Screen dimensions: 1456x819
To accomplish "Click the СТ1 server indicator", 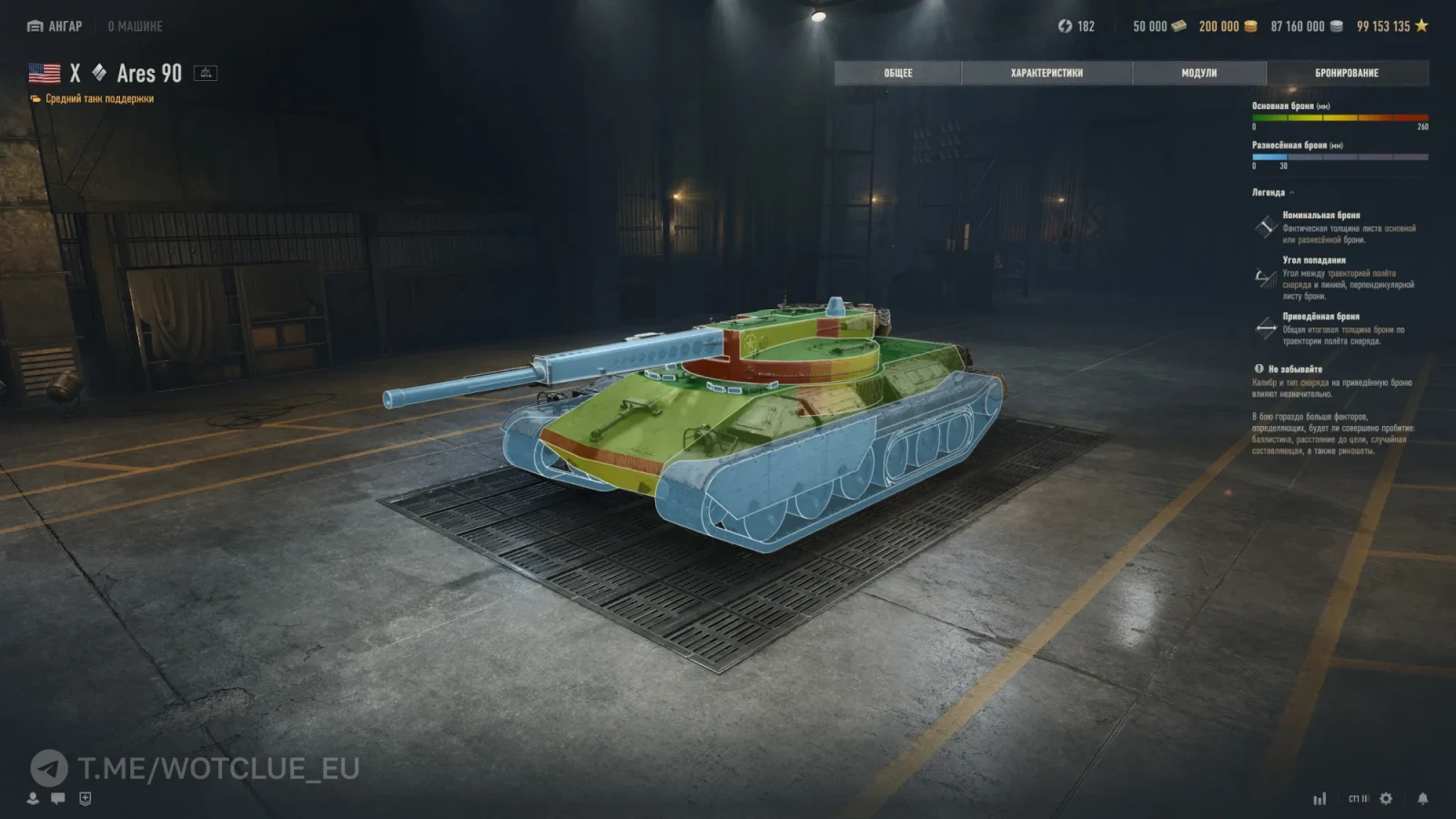I will tap(1358, 798).
